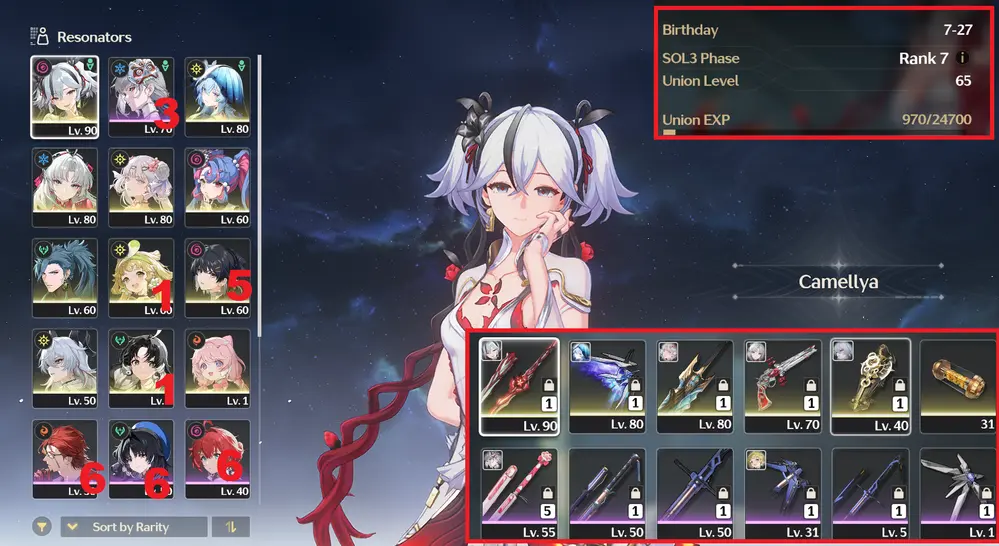
Task: Pick the red-haired Lv. 40 resonator
Action: pyautogui.click(x=216, y=459)
